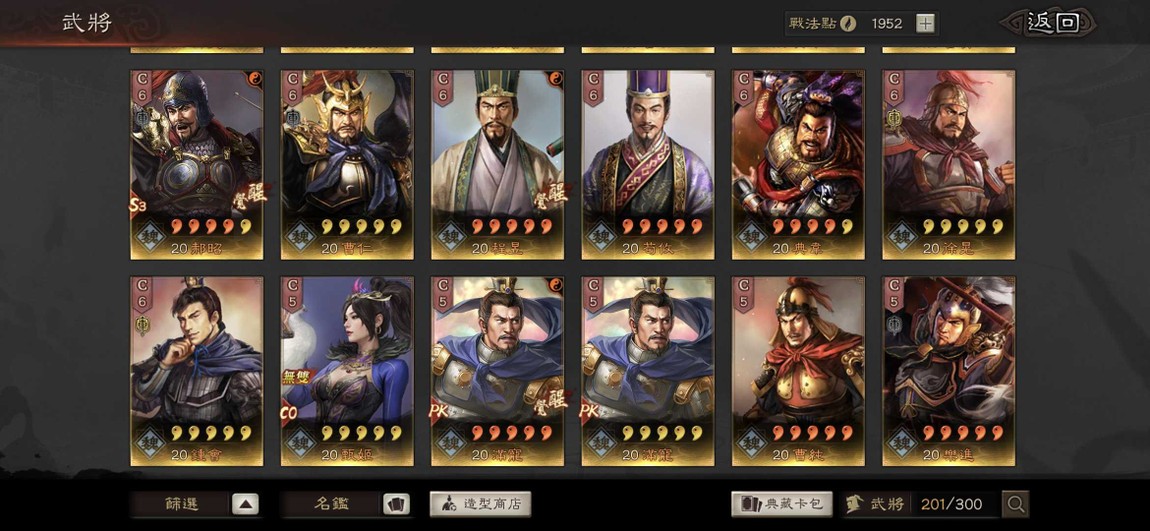This screenshot has height=531, width=1150.
Task: Select the awakened 滿寵 card marked 覺醒
Action: point(498,371)
